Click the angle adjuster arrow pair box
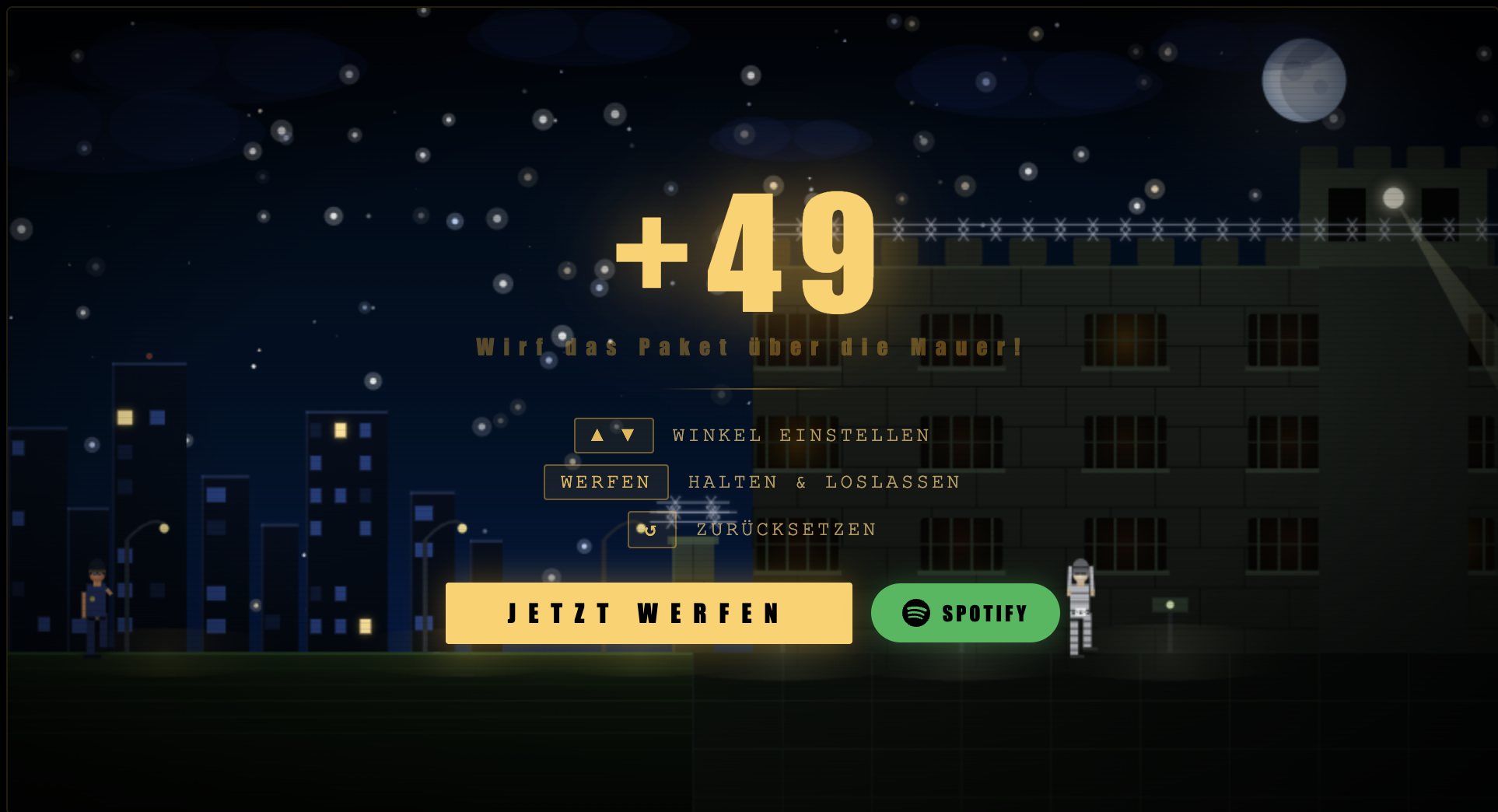The image size is (1498, 812). 614,436
